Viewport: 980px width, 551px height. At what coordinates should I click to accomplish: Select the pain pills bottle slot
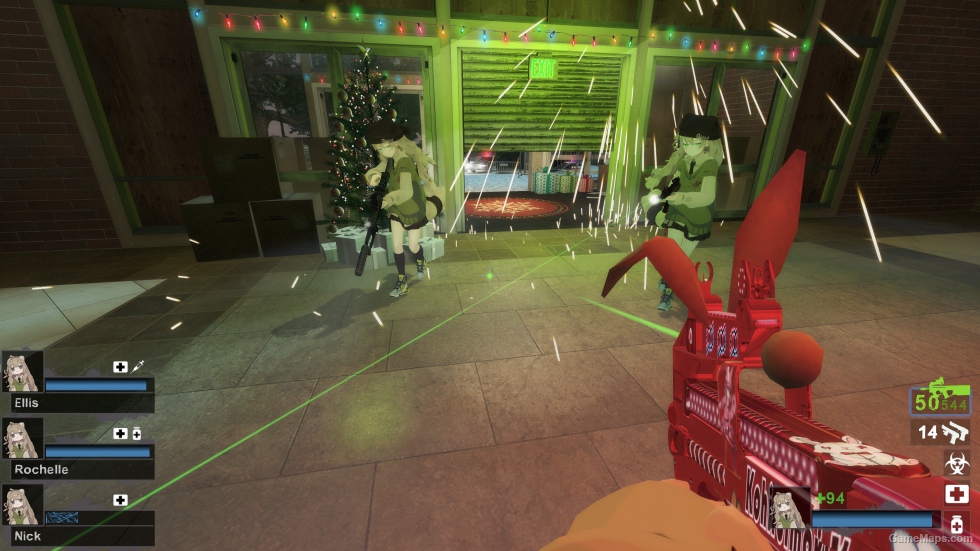(x=957, y=526)
